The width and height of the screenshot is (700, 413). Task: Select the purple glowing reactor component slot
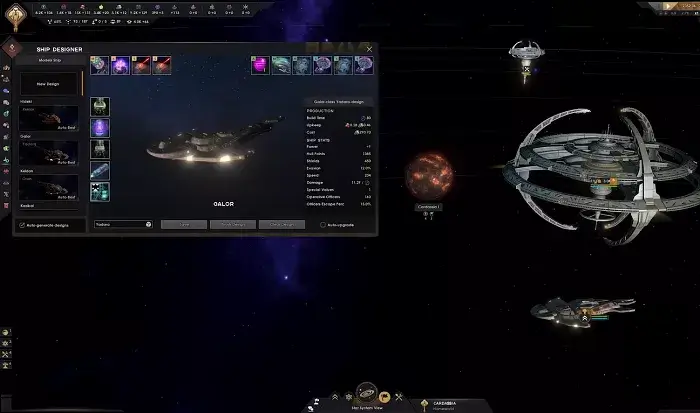[100, 128]
